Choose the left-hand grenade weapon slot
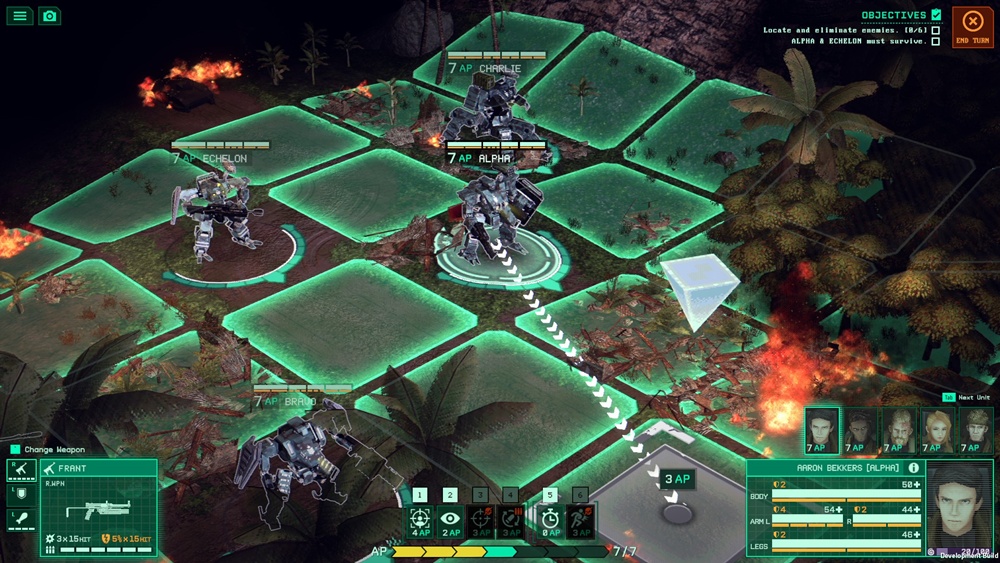Viewport: 1000px width, 563px height. click(x=21, y=520)
